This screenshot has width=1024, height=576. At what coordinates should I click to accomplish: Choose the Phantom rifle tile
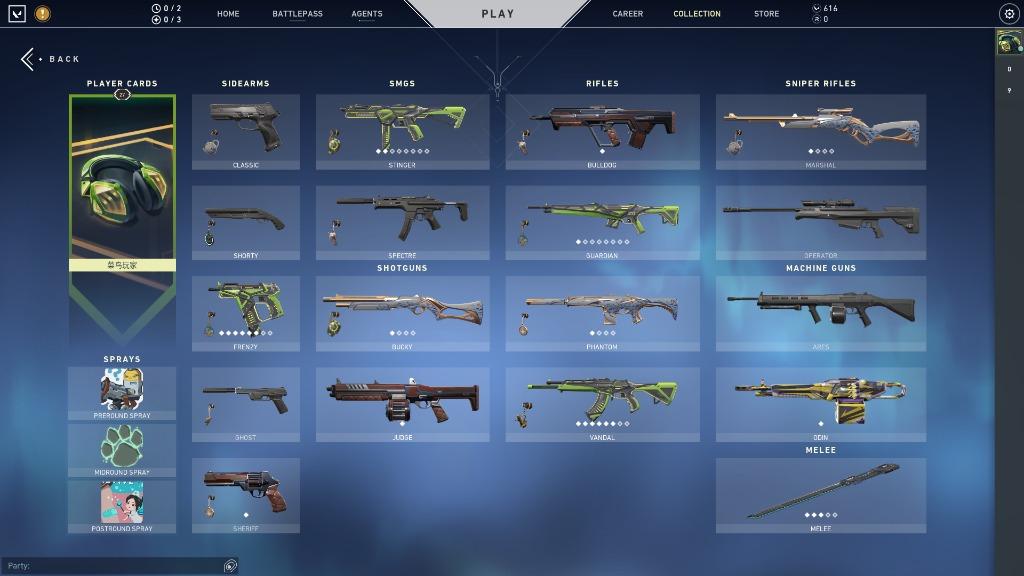(602, 313)
